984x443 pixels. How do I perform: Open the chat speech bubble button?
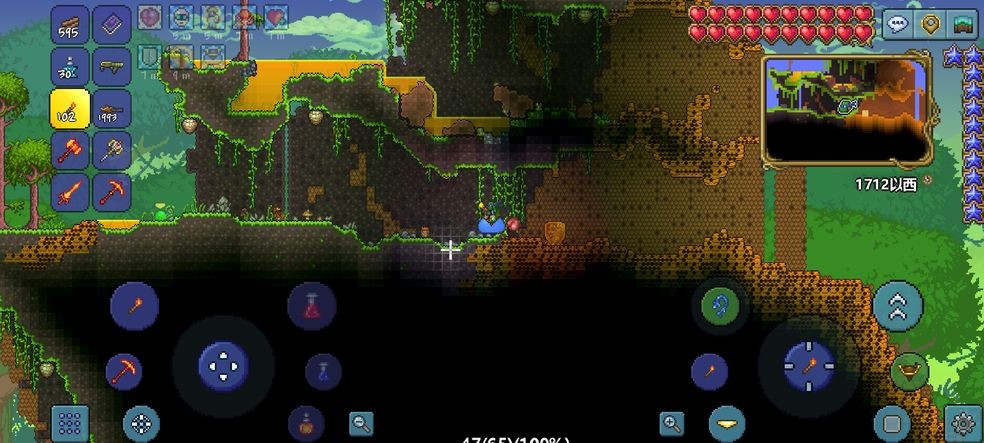click(x=897, y=23)
